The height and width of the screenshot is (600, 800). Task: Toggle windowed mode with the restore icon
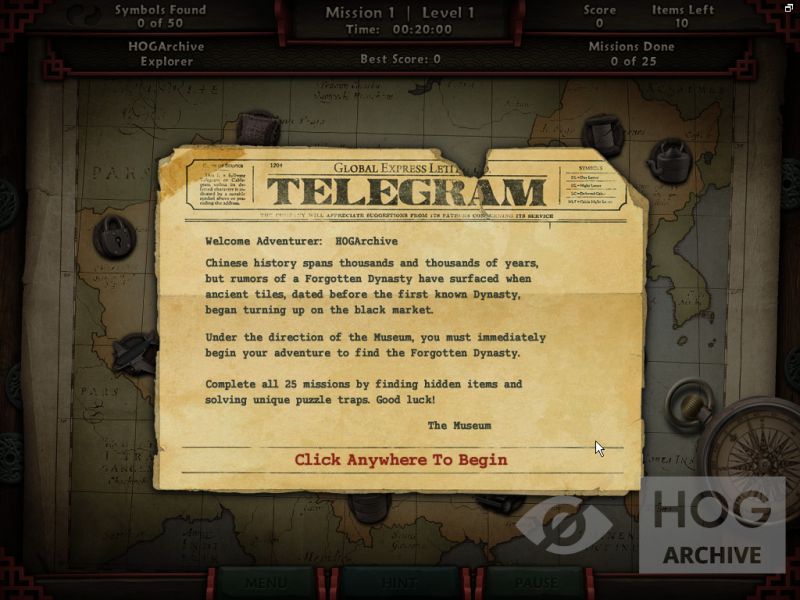(790, 8)
